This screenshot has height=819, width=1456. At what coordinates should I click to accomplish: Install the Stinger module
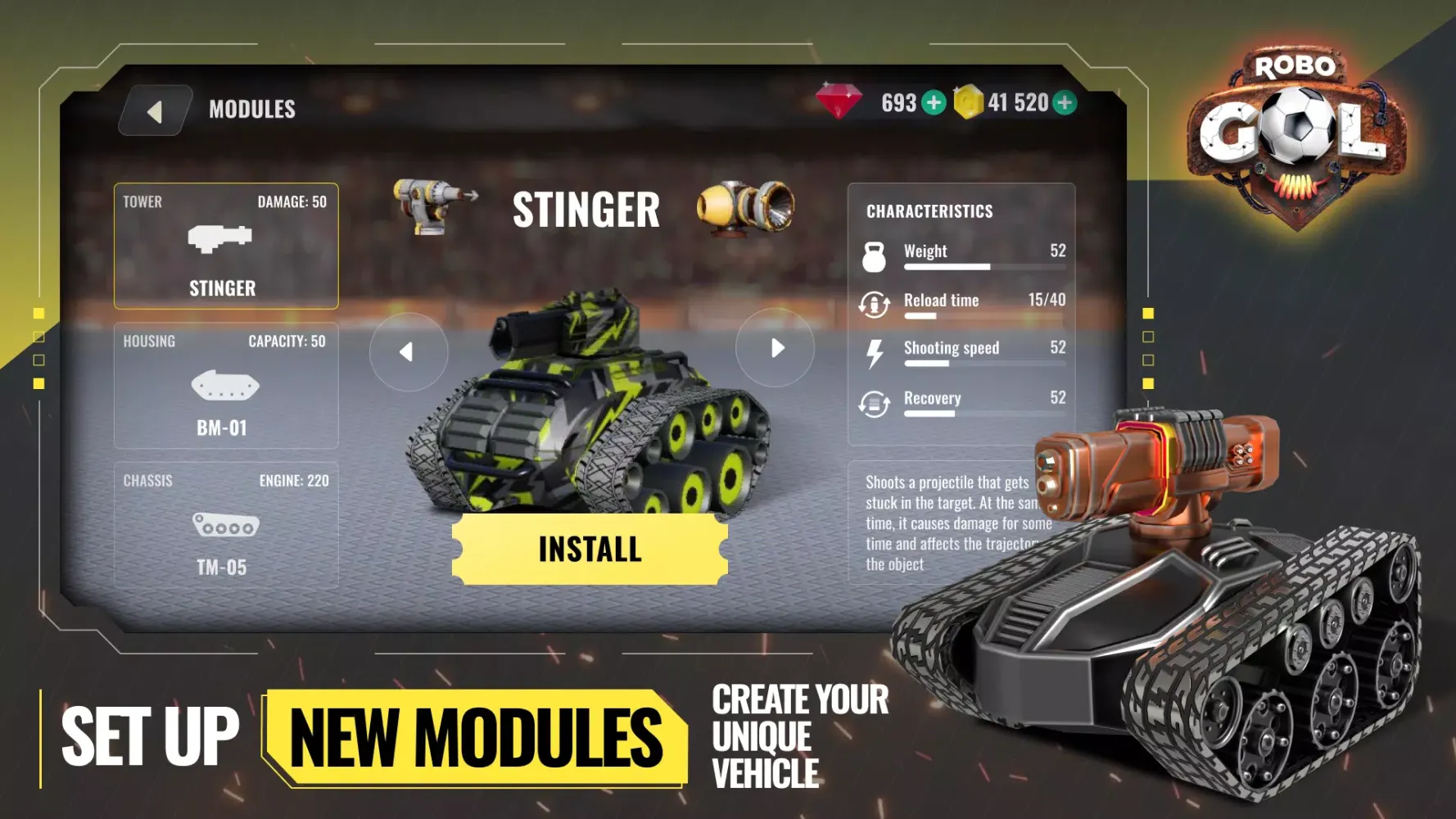(x=590, y=549)
